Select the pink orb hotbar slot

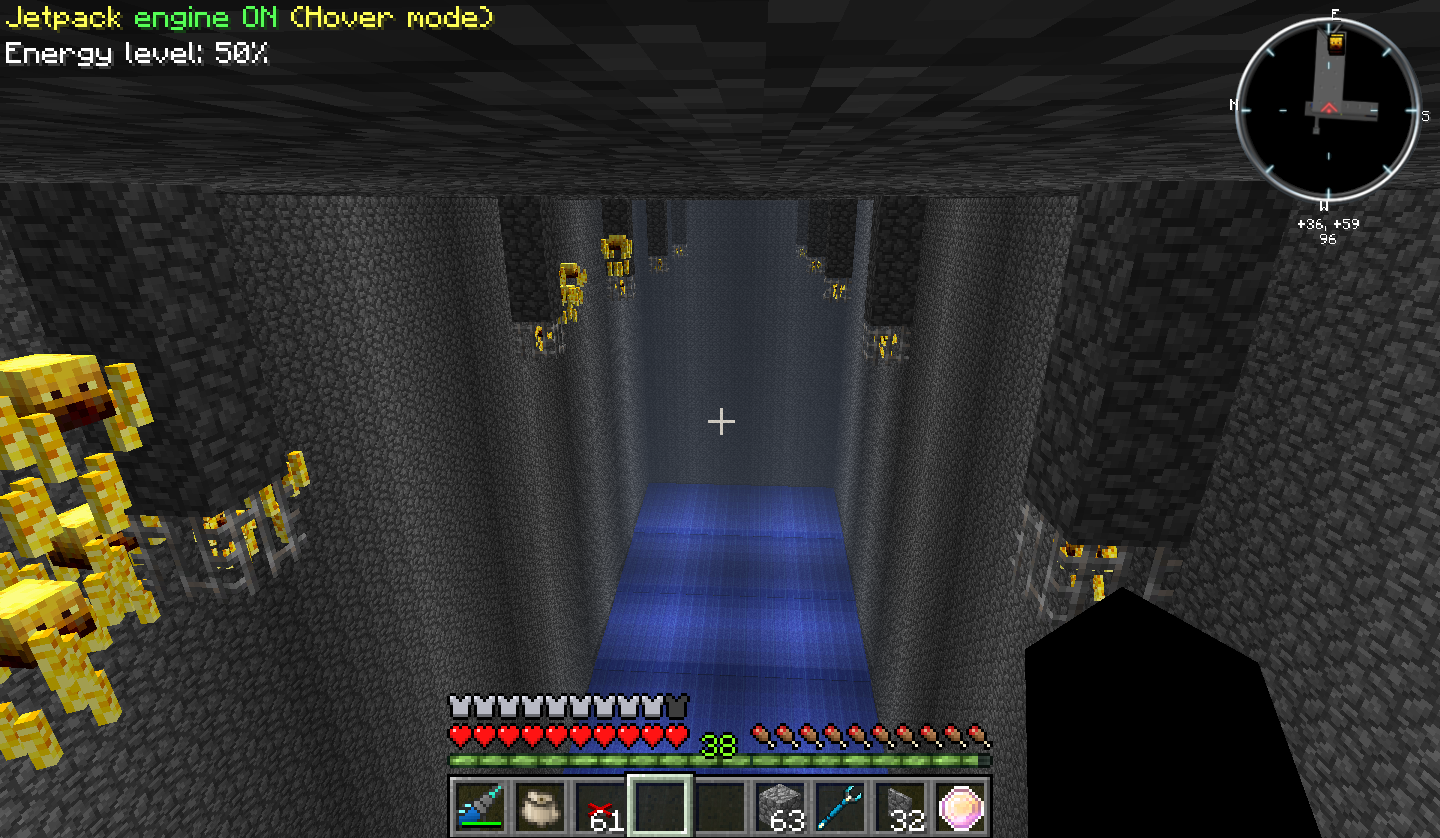[961, 806]
